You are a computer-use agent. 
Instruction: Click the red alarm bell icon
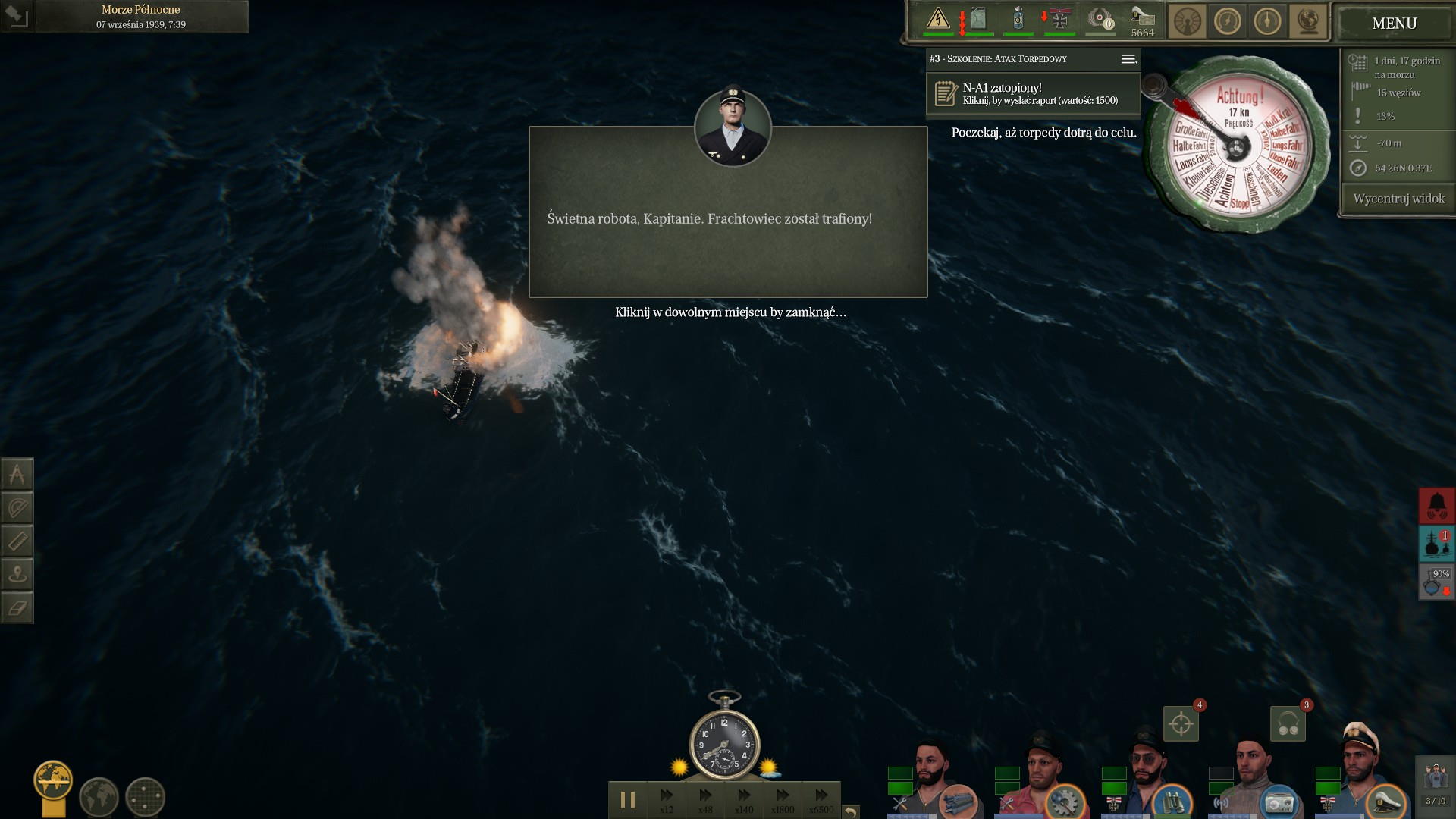(x=1436, y=505)
